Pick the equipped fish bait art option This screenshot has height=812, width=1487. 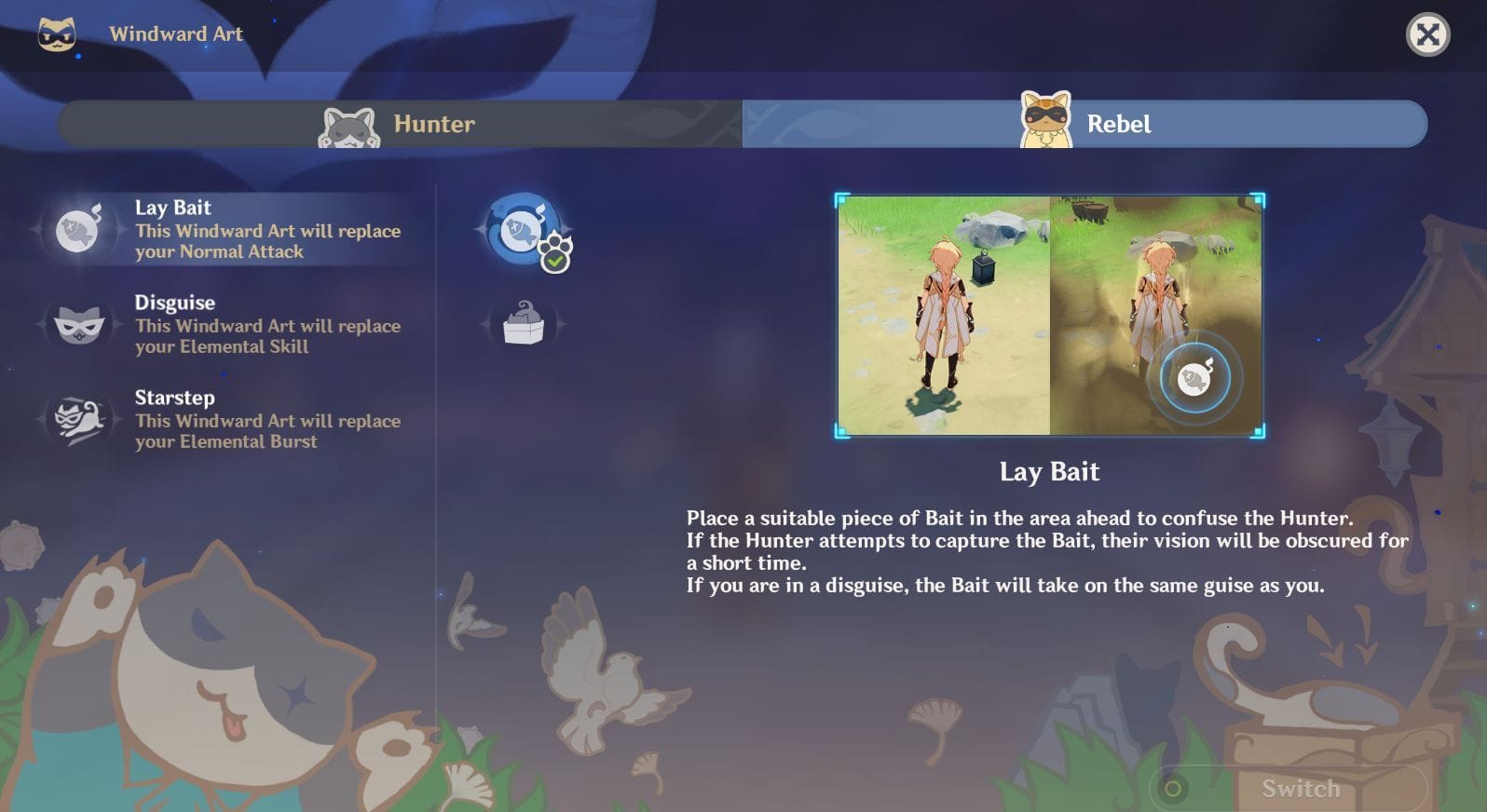524,229
